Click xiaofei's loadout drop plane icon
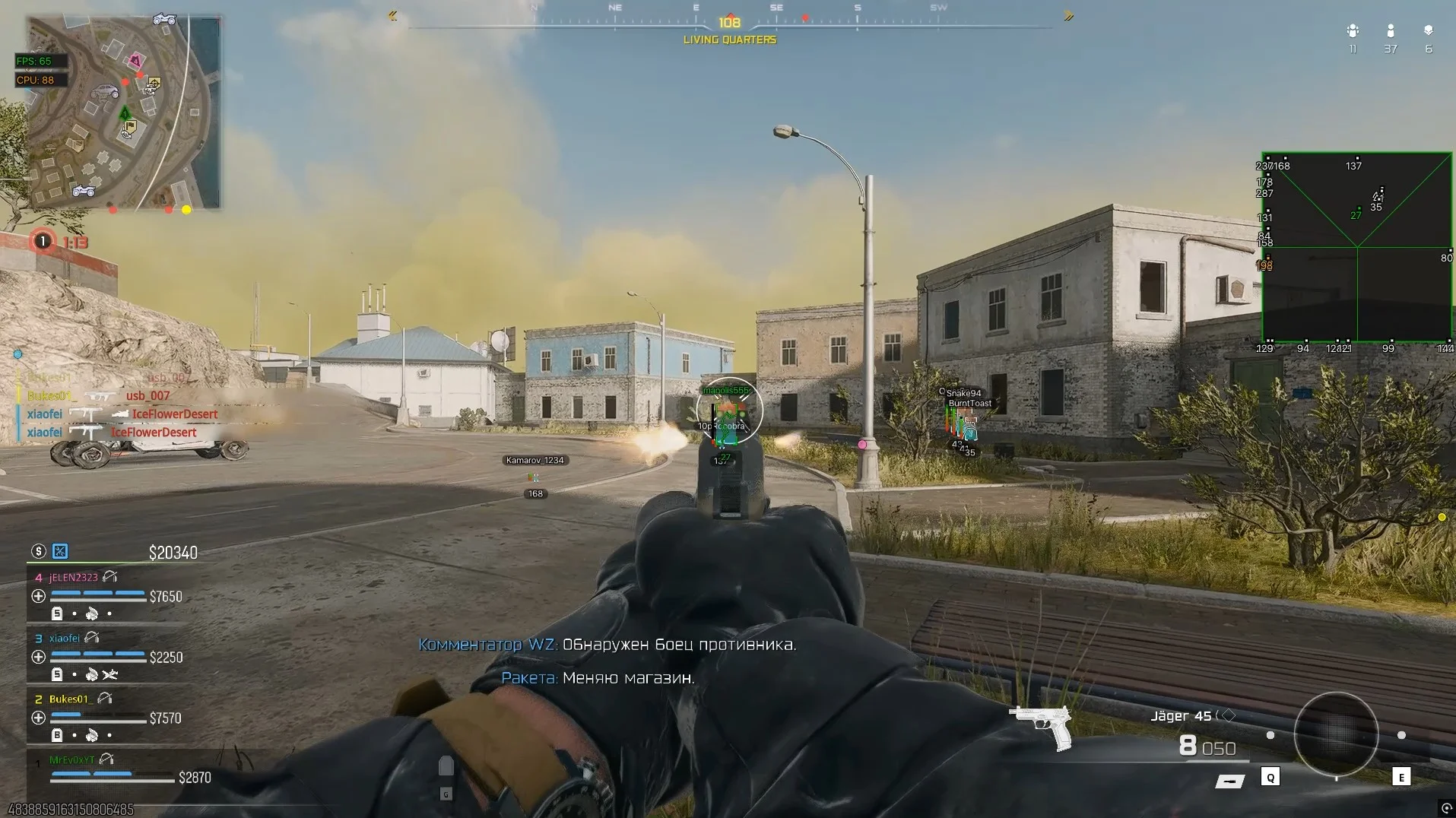This screenshot has width=1456, height=818. (x=112, y=674)
